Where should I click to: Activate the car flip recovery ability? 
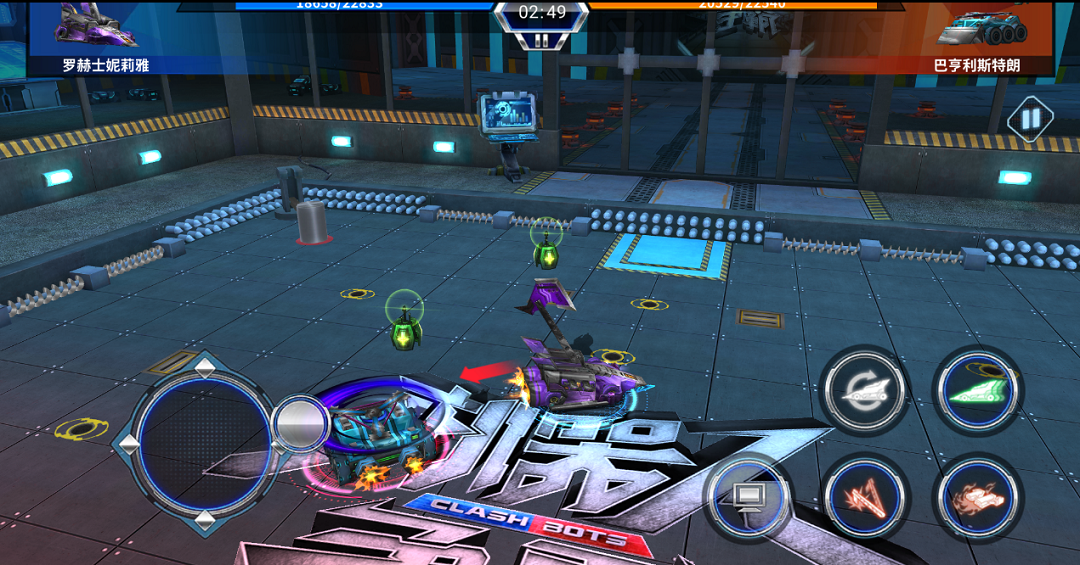click(863, 391)
